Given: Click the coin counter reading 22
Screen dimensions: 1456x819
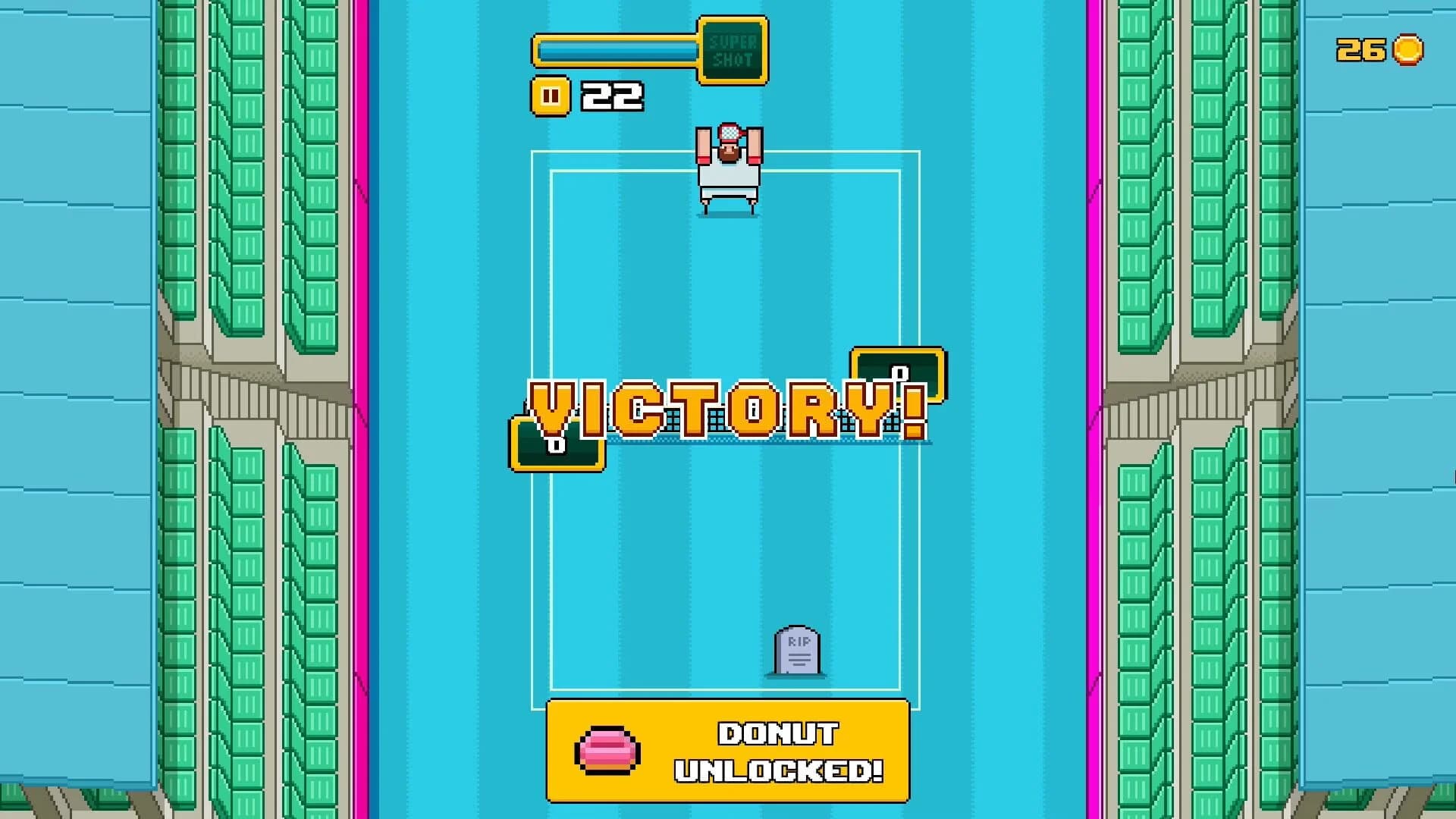Looking at the screenshot, I should [610, 96].
